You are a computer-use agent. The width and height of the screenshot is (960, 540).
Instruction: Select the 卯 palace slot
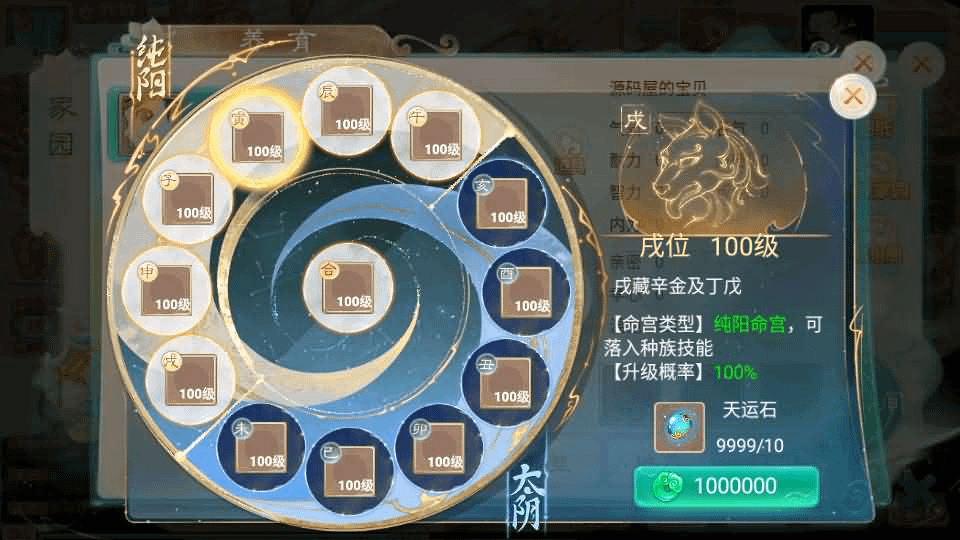[x=438, y=448]
